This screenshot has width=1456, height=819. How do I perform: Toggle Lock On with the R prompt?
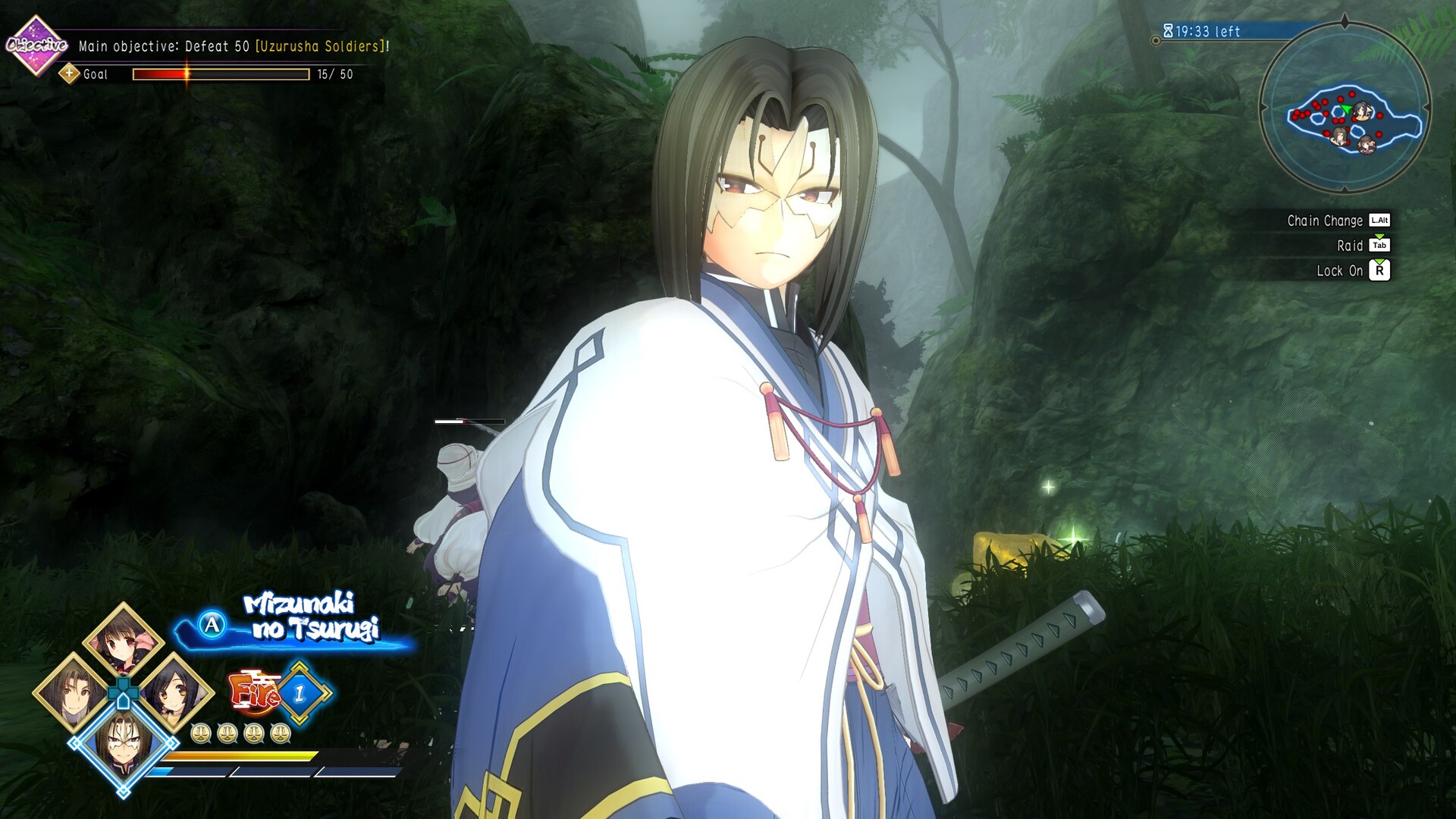click(1379, 271)
